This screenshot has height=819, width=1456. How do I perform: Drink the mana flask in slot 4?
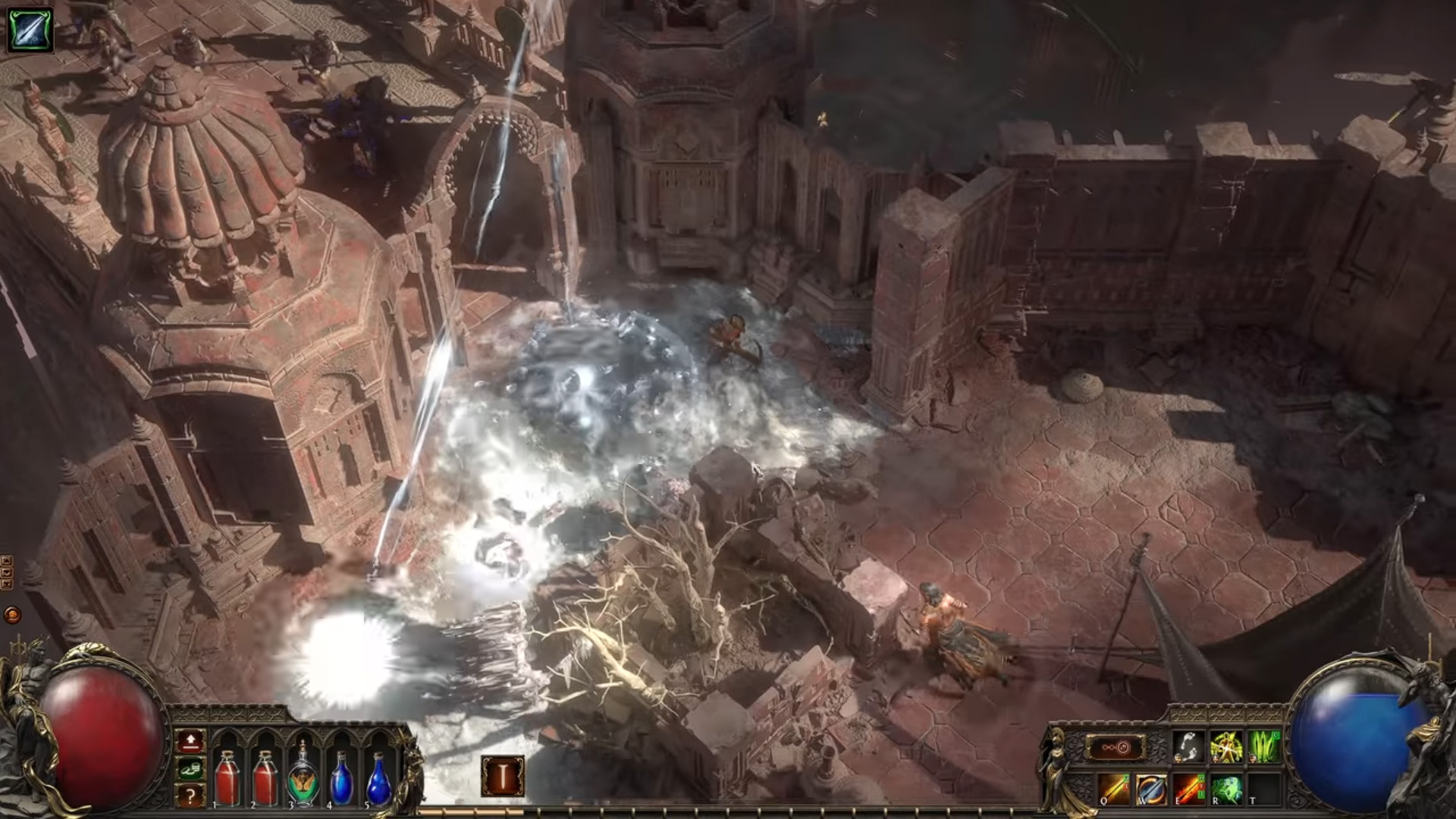coord(341,780)
